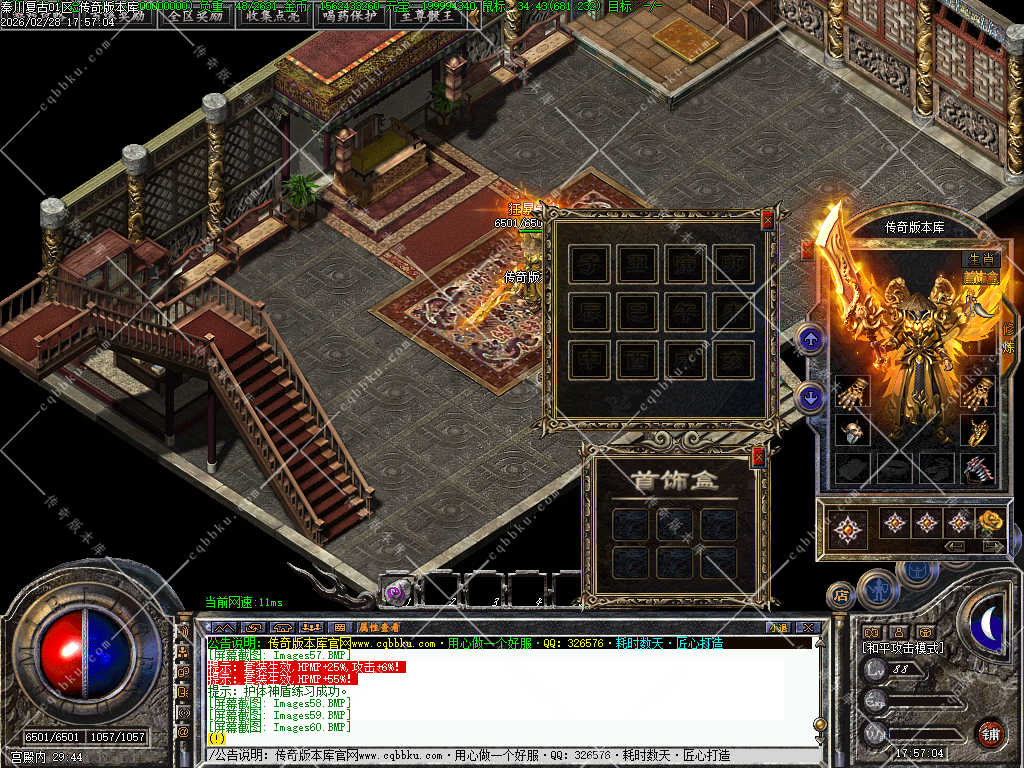The width and height of the screenshot is (1024, 768).
Task: Select the golden rose item slot
Action: click(x=990, y=521)
